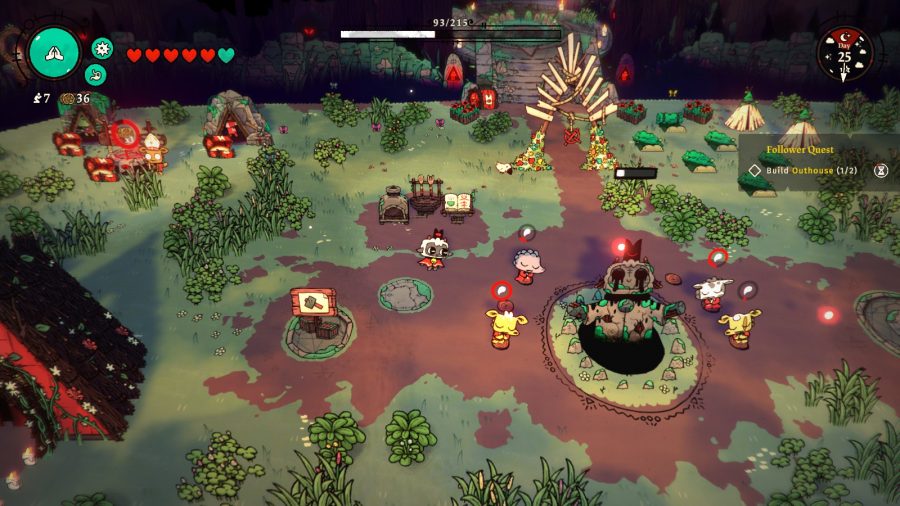Click the hourglass quest timer icon
Viewport: 900px width, 506px height.
(x=881, y=171)
